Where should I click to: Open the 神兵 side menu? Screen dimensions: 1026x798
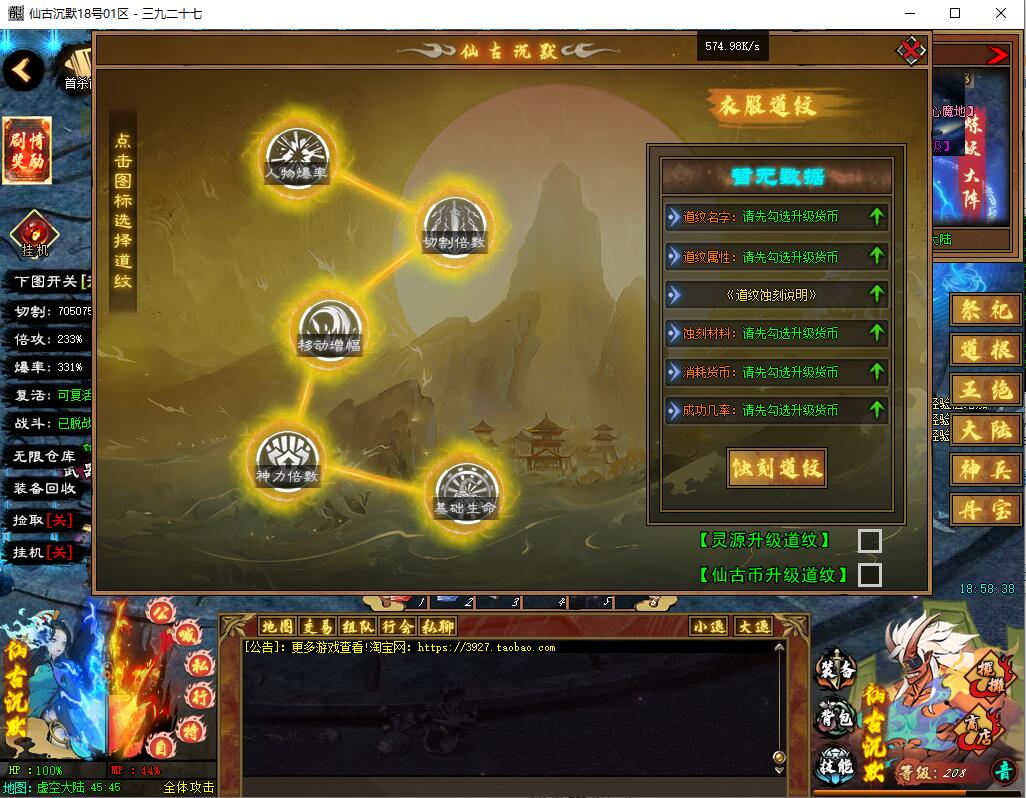pos(986,470)
